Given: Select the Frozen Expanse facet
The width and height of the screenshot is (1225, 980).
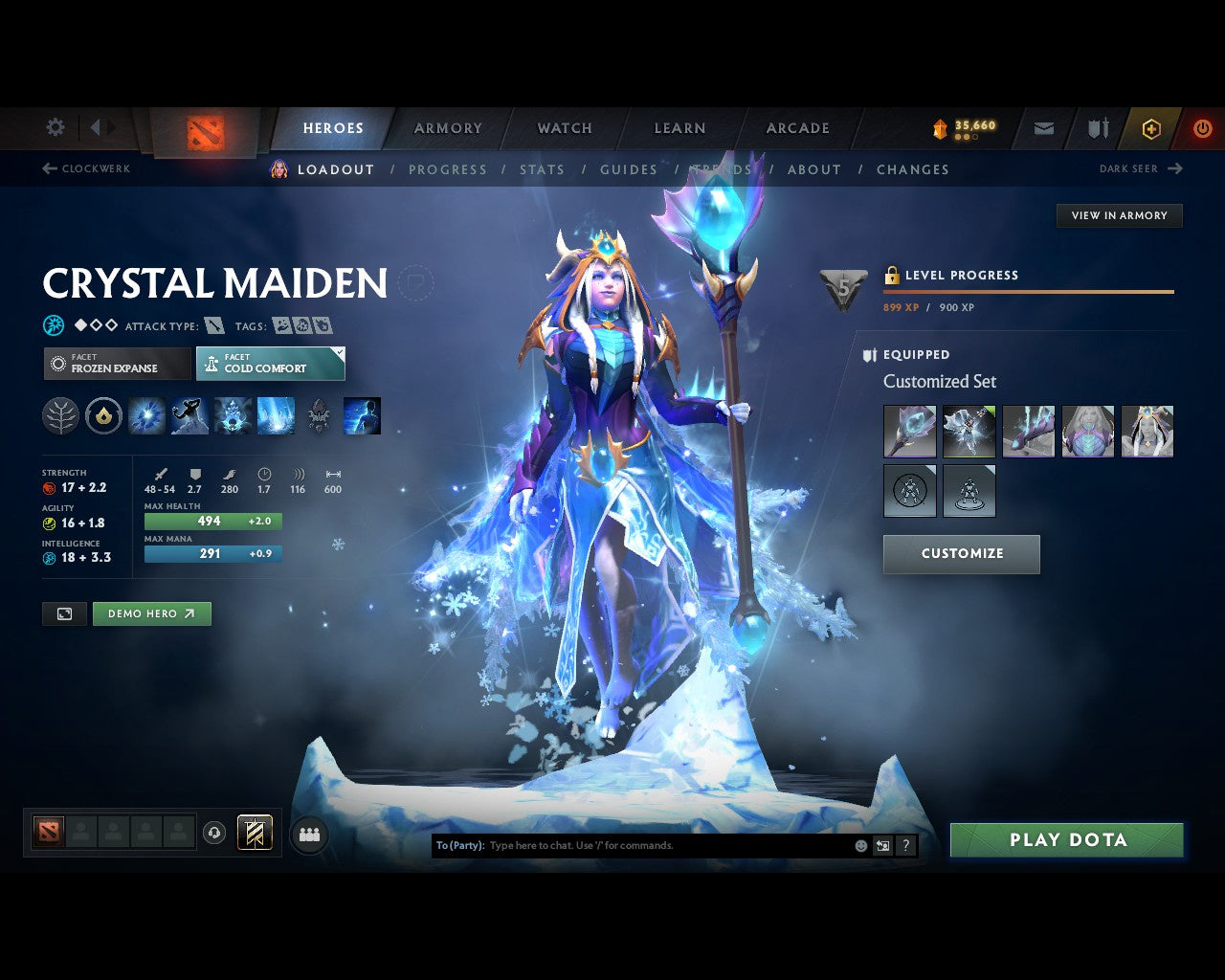Looking at the screenshot, I should [x=116, y=364].
